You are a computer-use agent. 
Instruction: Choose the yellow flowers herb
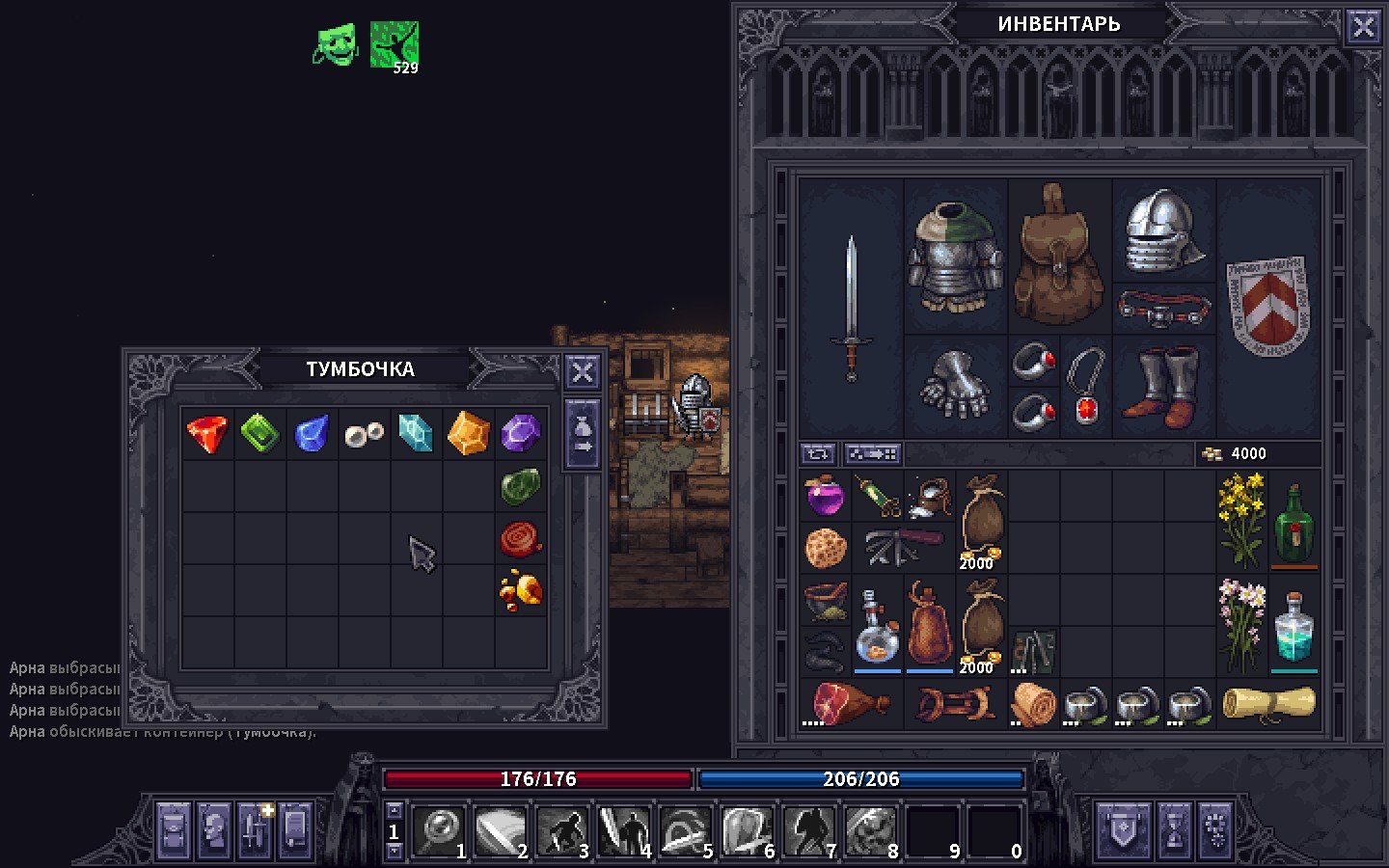tap(1241, 521)
